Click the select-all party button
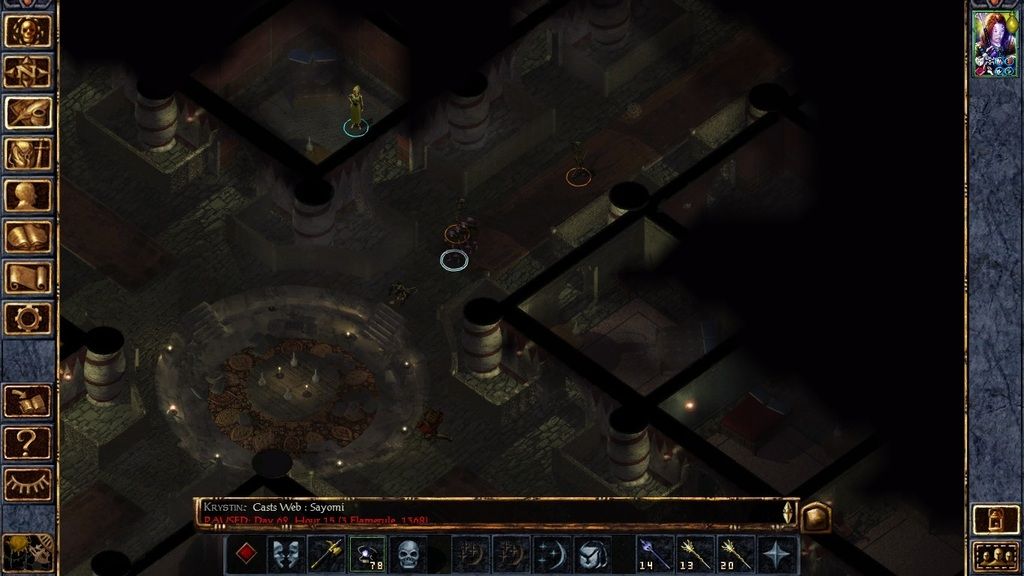This screenshot has width=1024, height=576. point(995,555)
